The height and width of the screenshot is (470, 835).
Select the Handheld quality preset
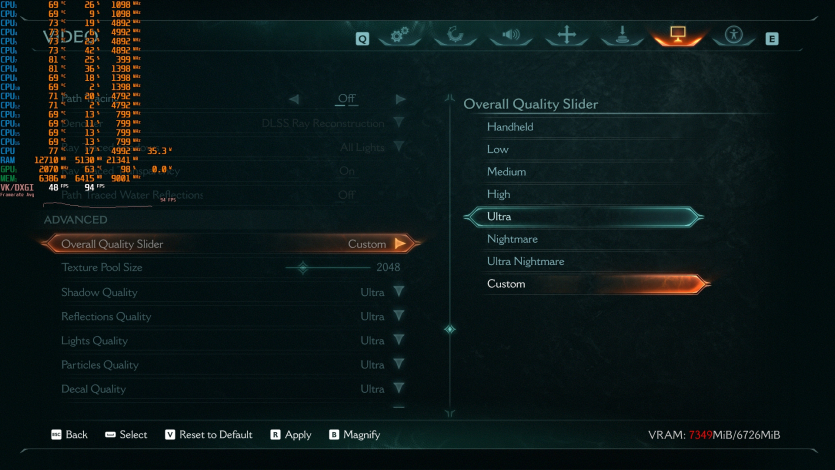pyautogui.click(x=510, y=127)
